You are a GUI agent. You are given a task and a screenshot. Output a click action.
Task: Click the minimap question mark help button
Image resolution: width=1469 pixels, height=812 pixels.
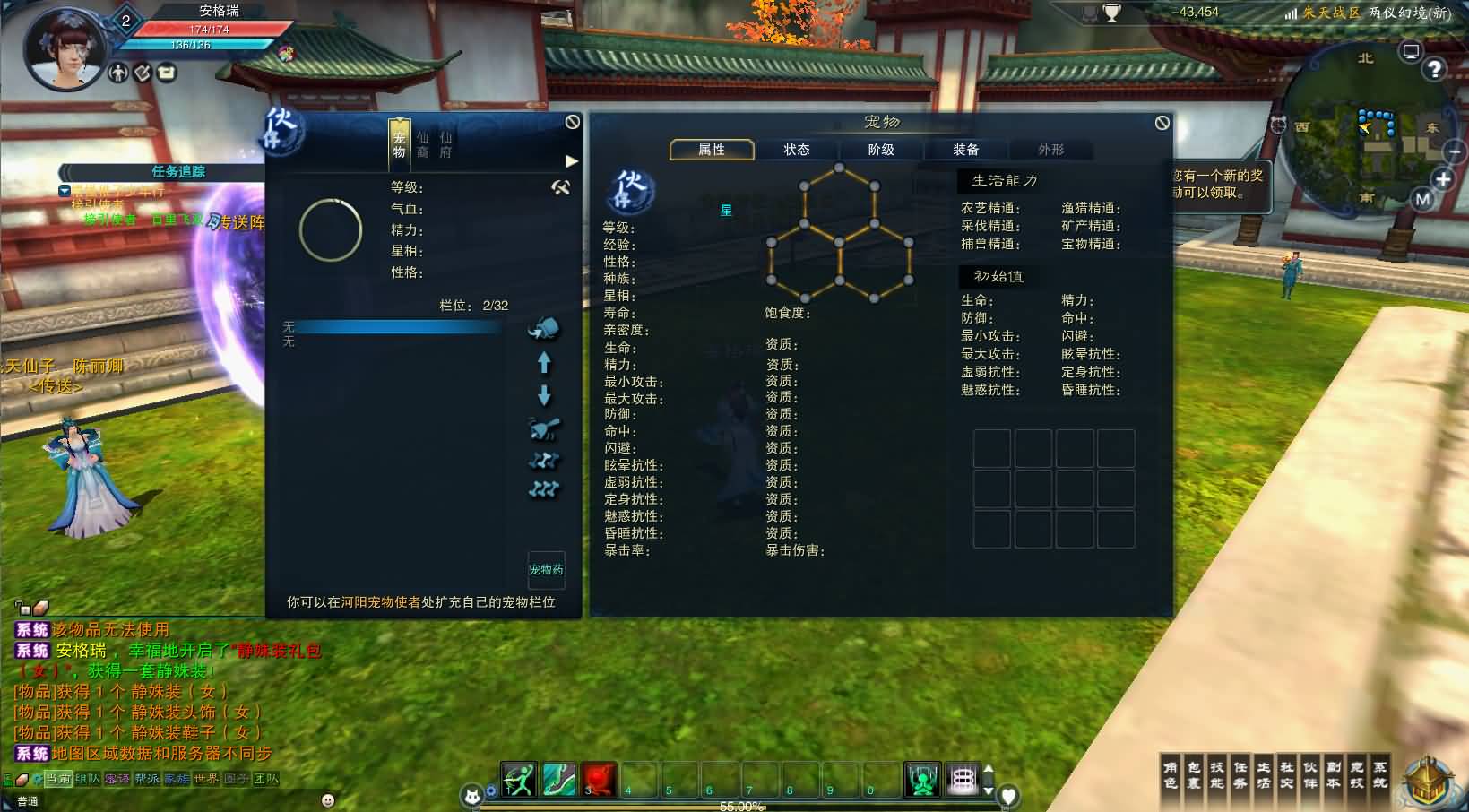click(x=1434, y=69)
